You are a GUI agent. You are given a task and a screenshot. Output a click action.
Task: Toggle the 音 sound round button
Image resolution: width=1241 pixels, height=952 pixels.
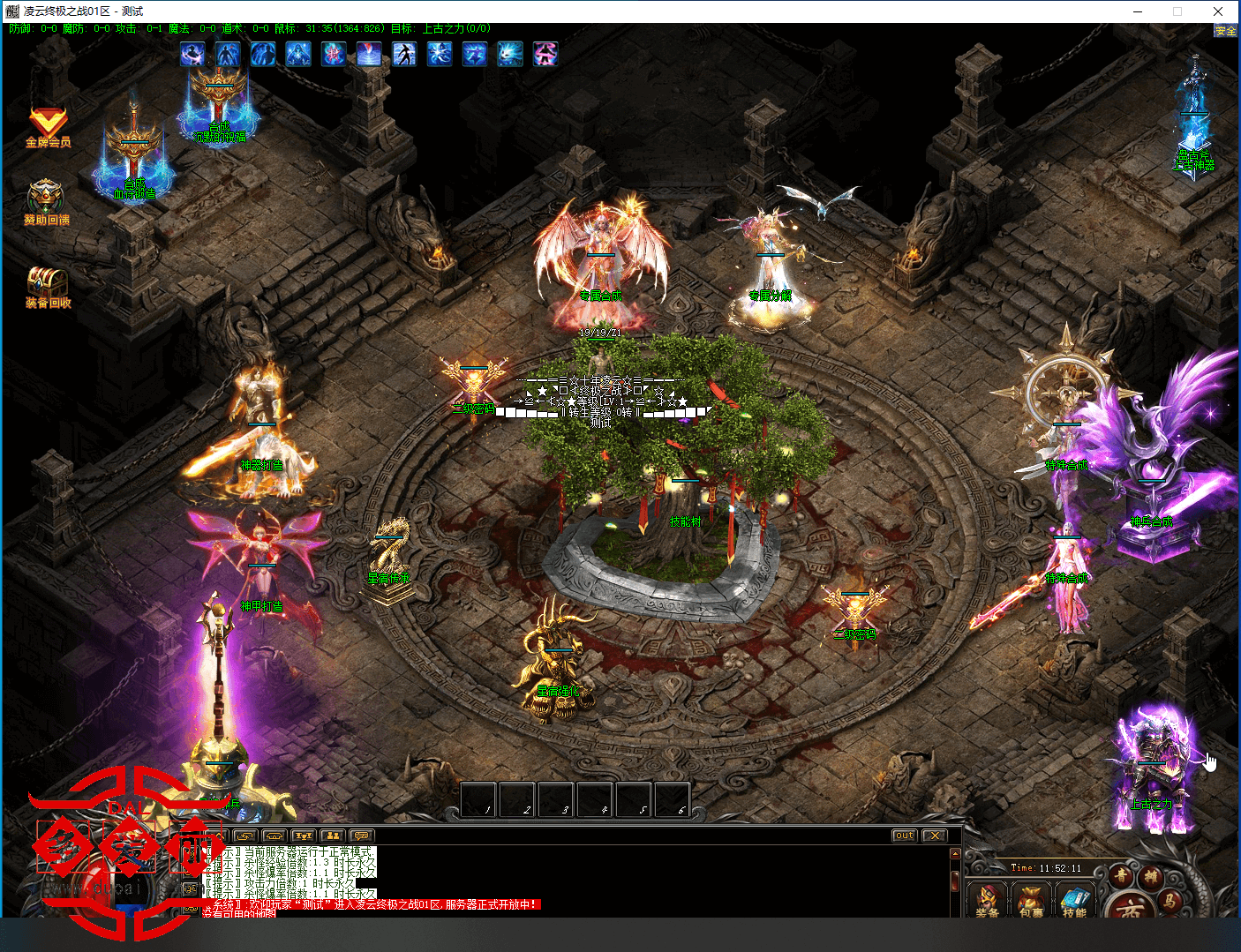click(x=1121, y=876)
